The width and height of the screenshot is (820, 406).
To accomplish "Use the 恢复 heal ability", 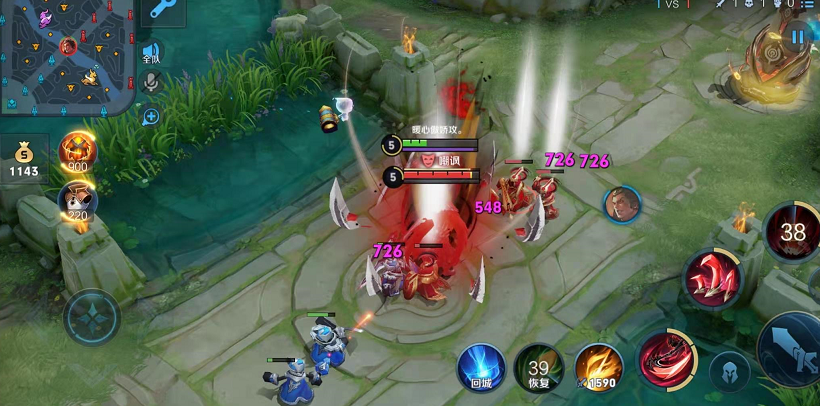I will pyautogui.click(x=538, y=367).
